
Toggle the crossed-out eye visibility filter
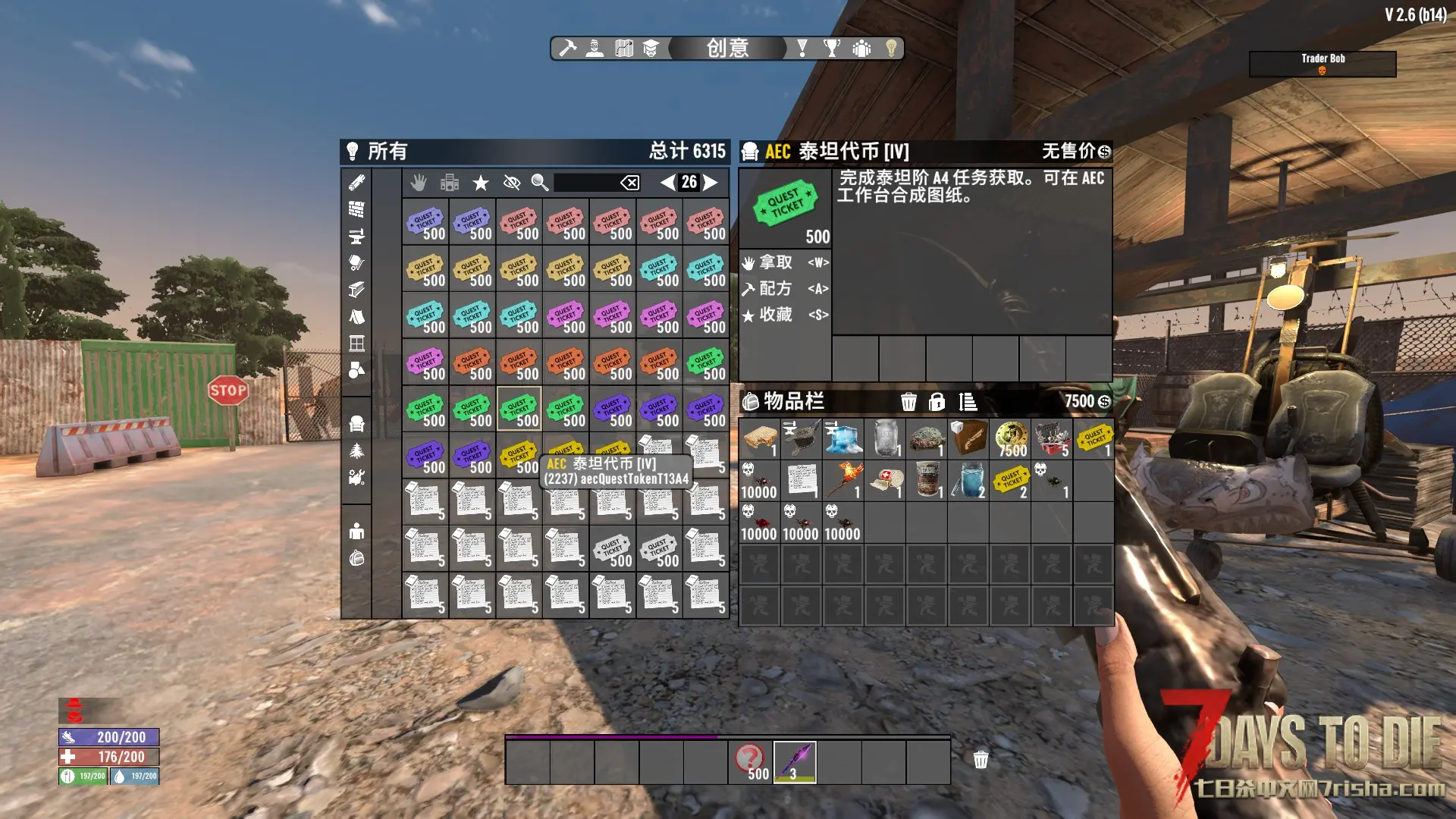click(x=512, y=183)
